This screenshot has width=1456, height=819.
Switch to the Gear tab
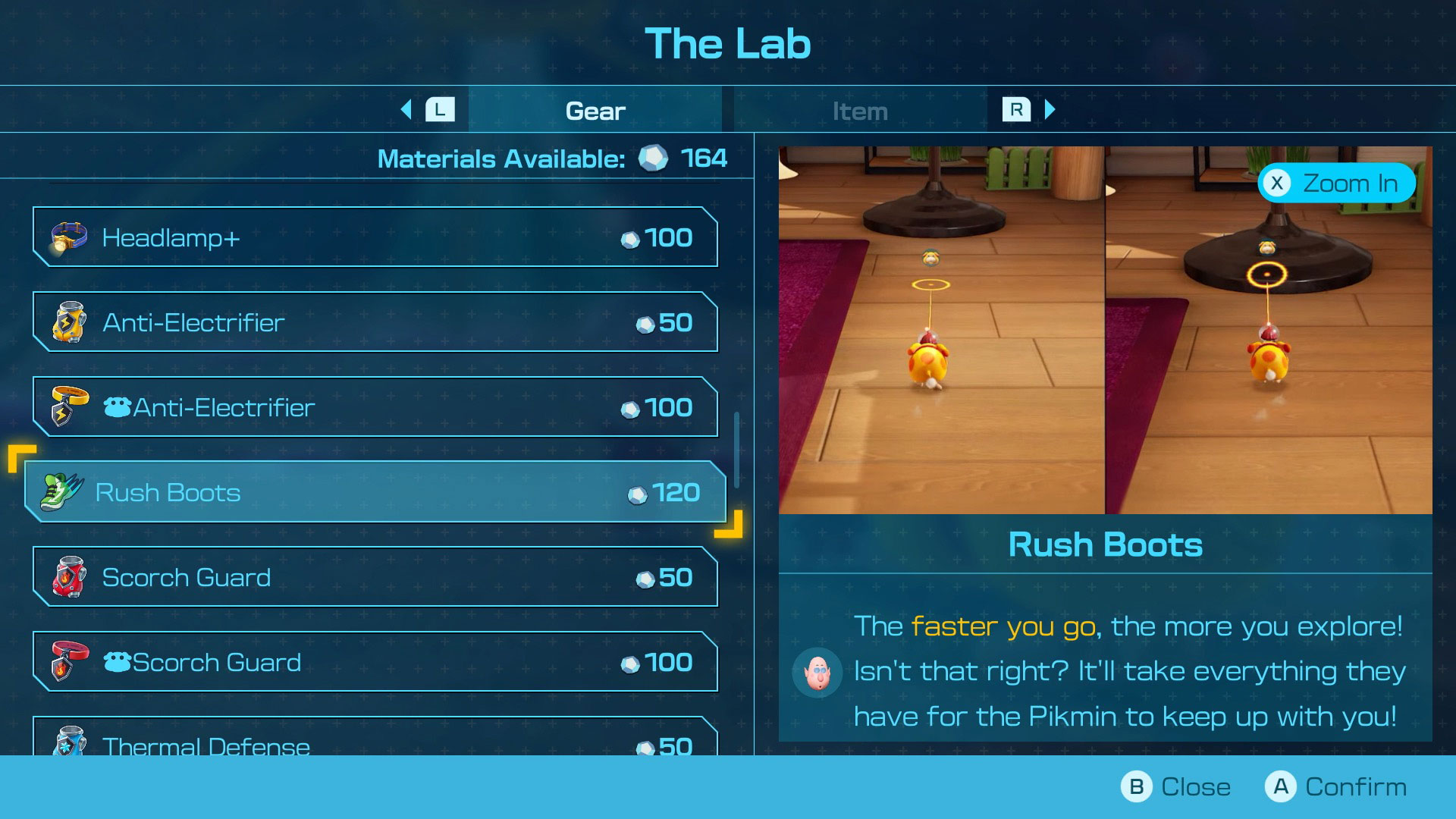click(x=595, y=111)
